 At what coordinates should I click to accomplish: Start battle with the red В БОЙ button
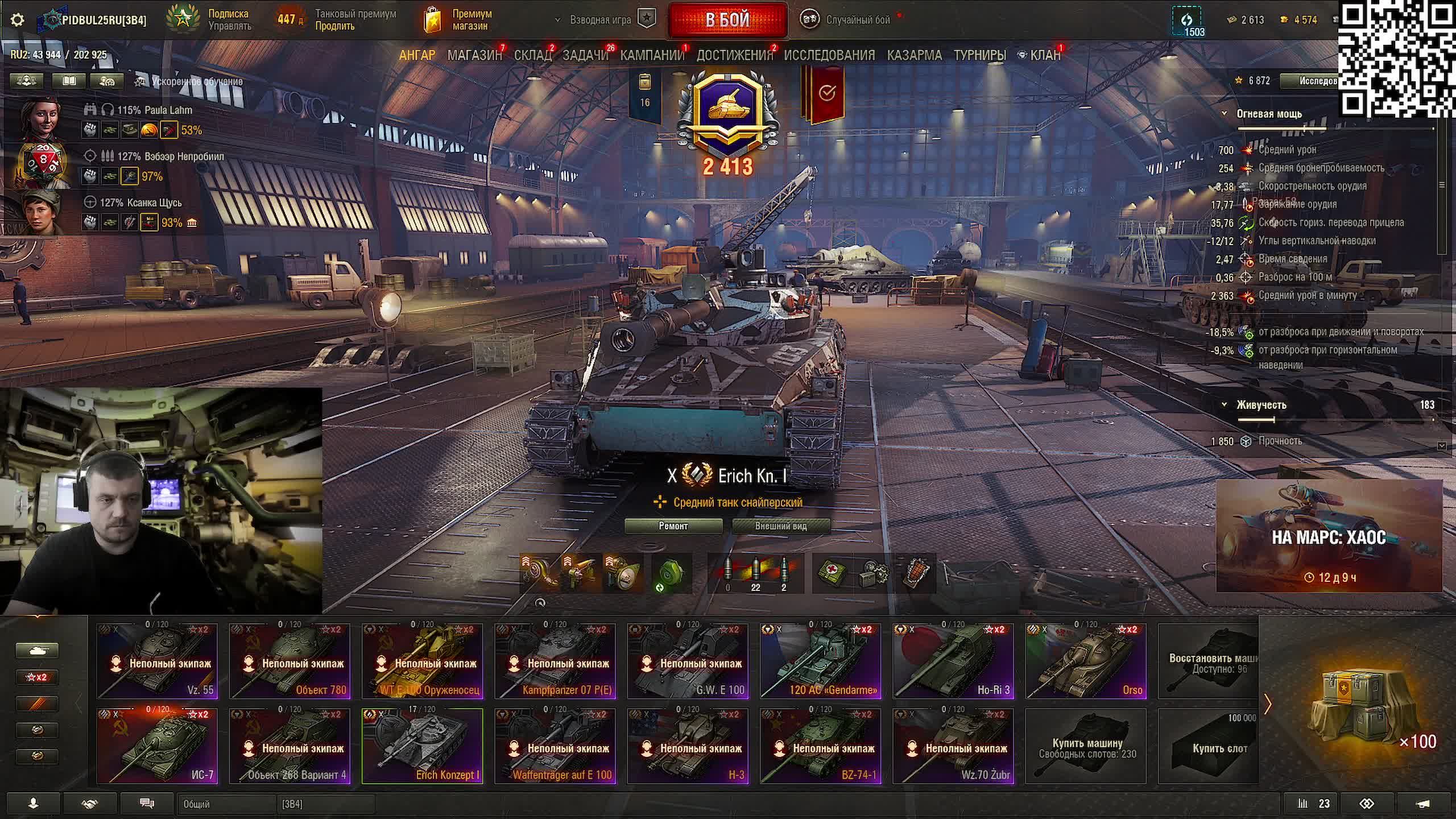pyautogui.click(x=727, y=20)
